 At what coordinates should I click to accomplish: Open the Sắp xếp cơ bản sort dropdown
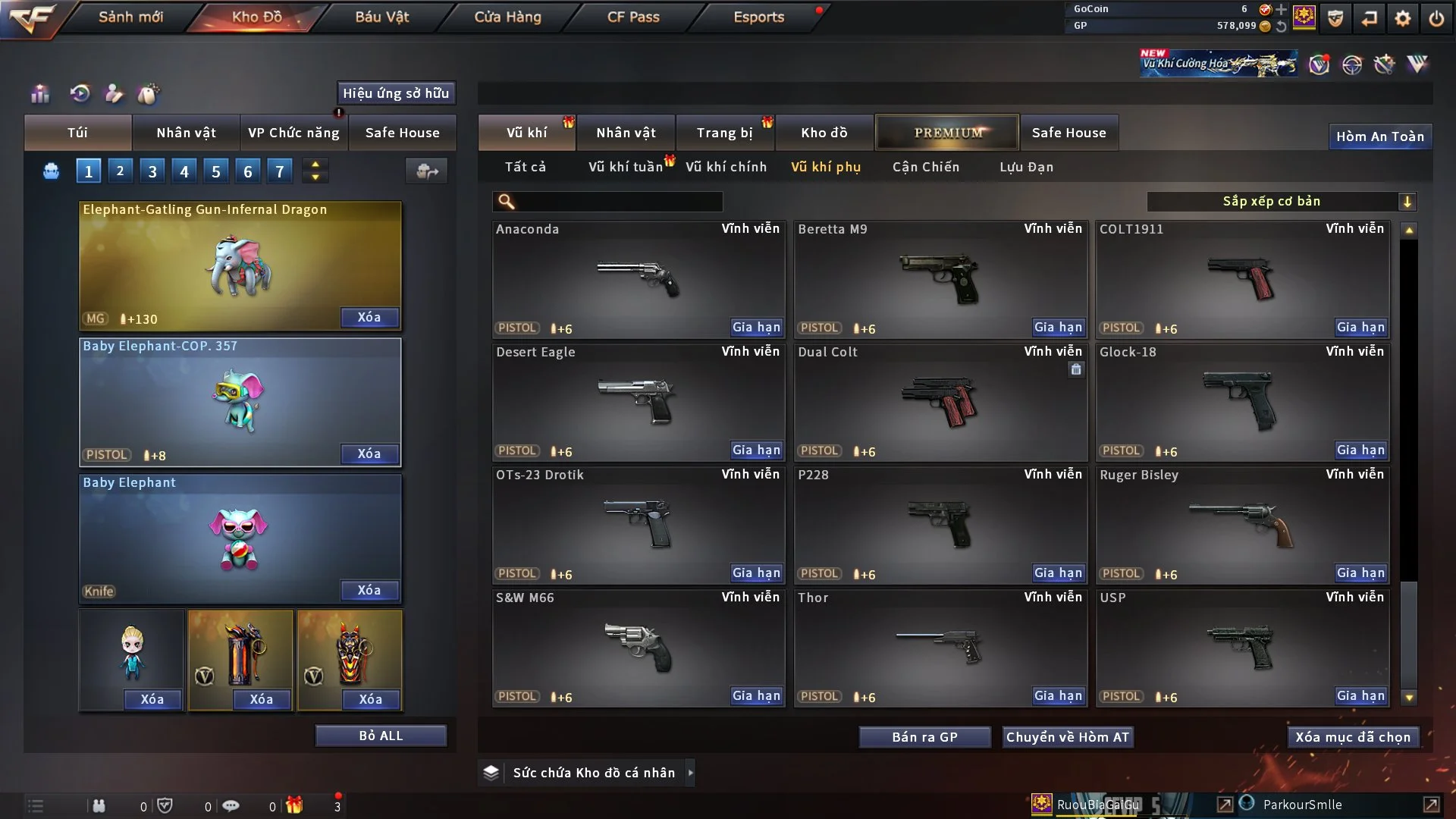click(1281, 201)
